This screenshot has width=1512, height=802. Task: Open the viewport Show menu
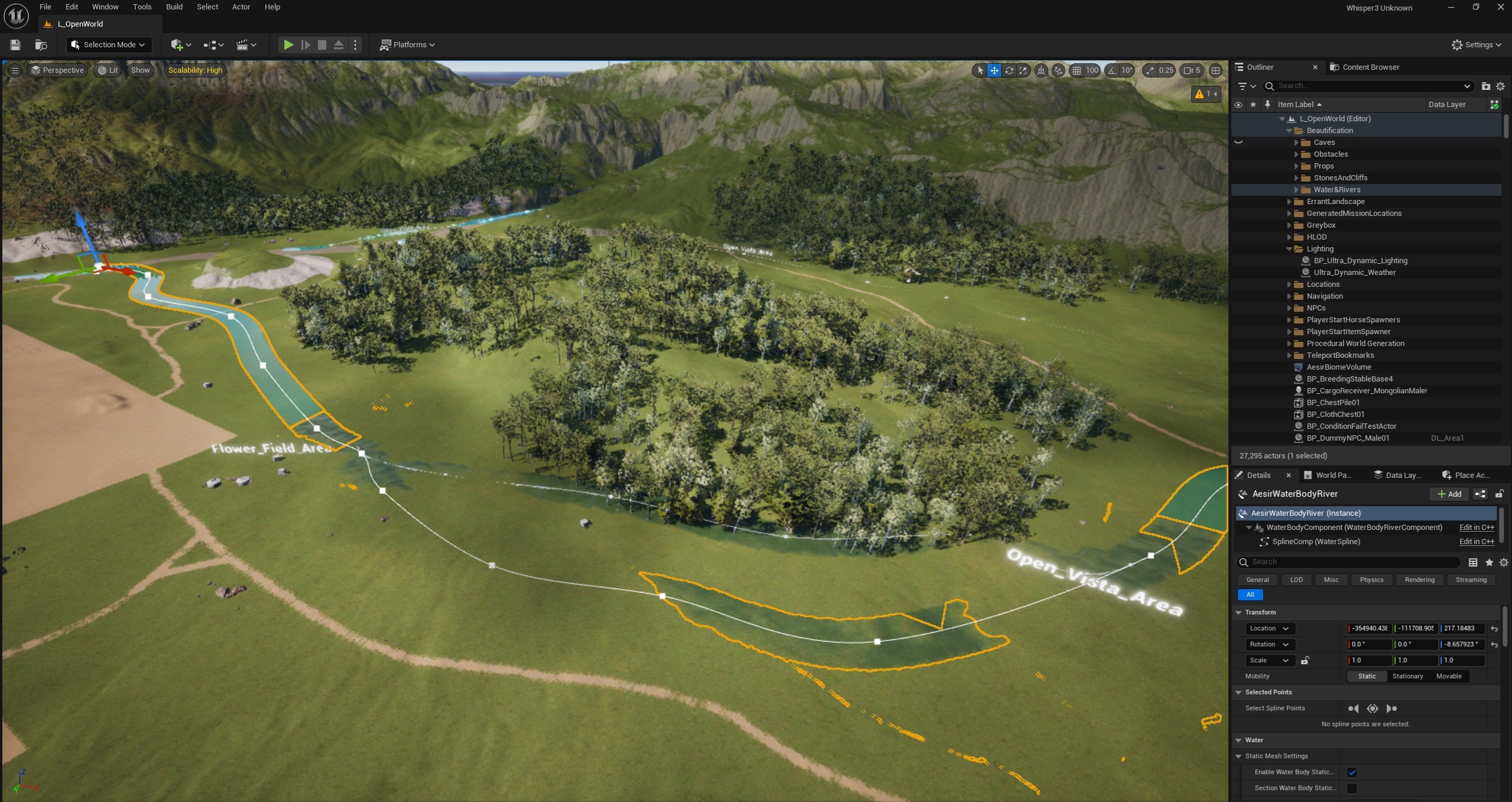click(x=140, y=70)
